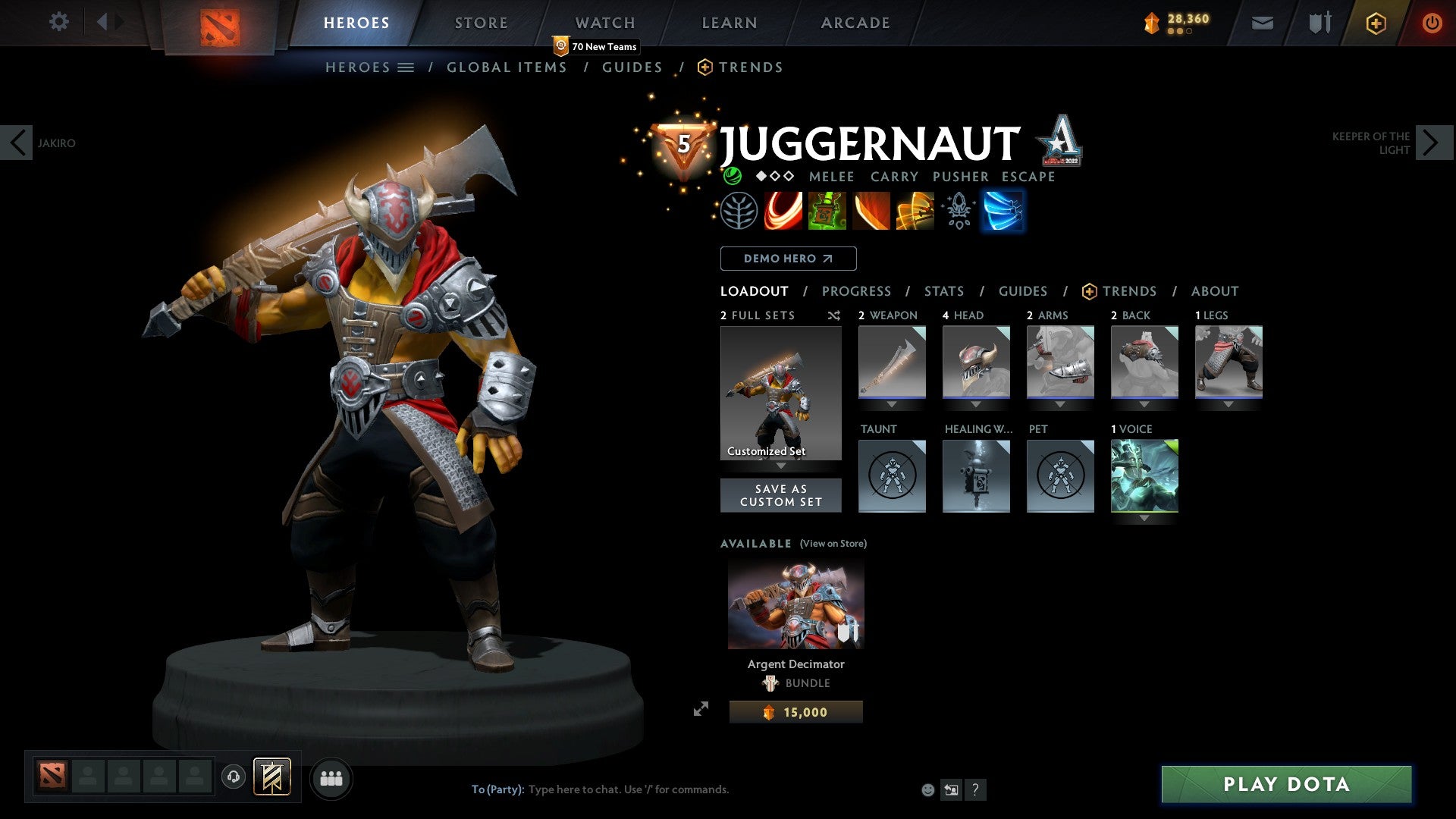Select the Blade Fury ability icon
The width and height of the screenshot is (1456, 819).
tap(785, 211)
